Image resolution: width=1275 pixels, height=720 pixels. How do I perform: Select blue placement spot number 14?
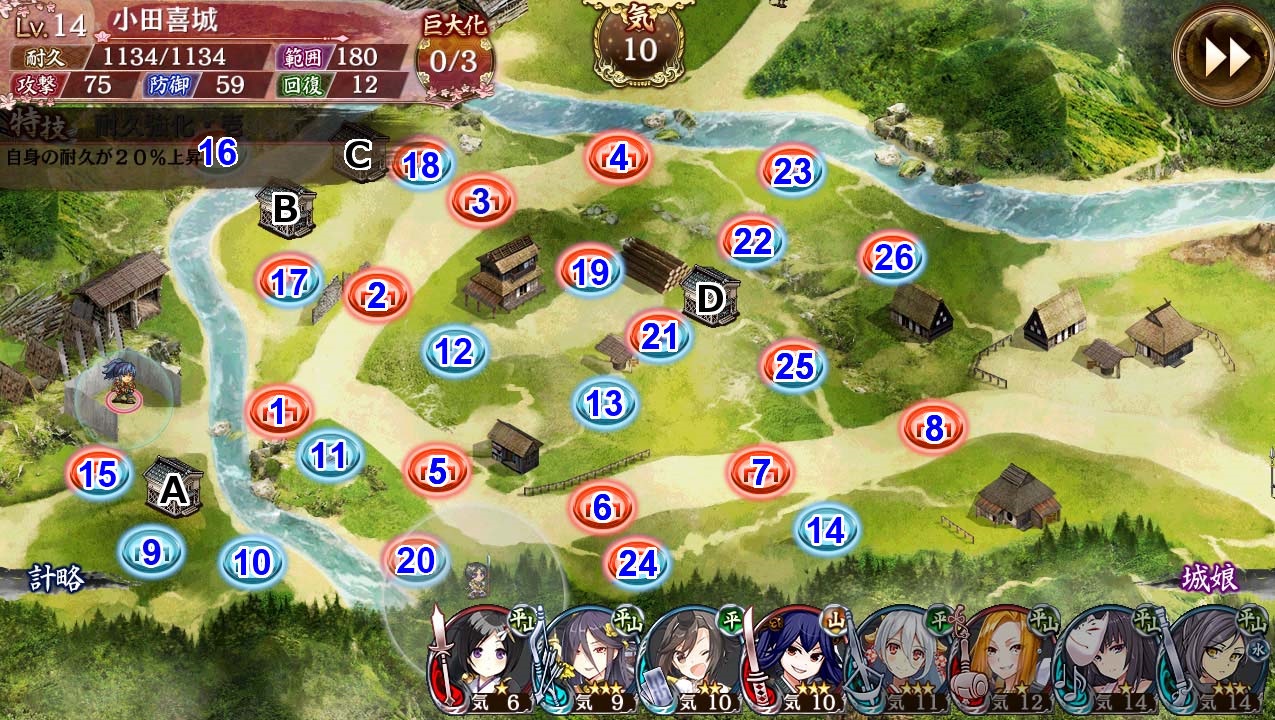pos(827,530)
